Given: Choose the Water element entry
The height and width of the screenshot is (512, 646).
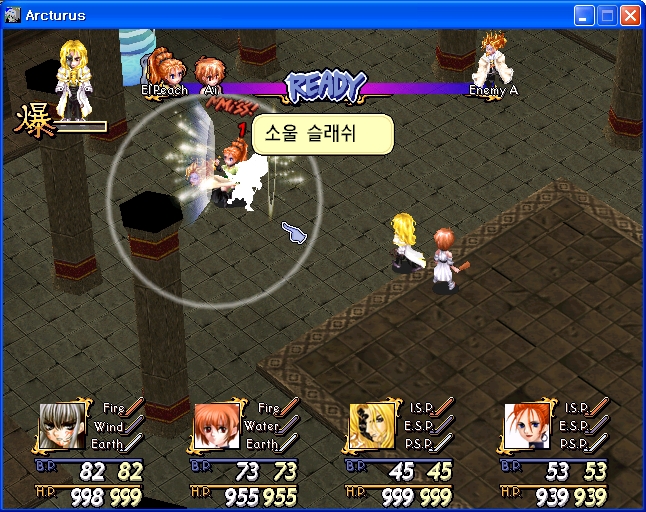Looking at the screenshot, I should click(262, 427).
